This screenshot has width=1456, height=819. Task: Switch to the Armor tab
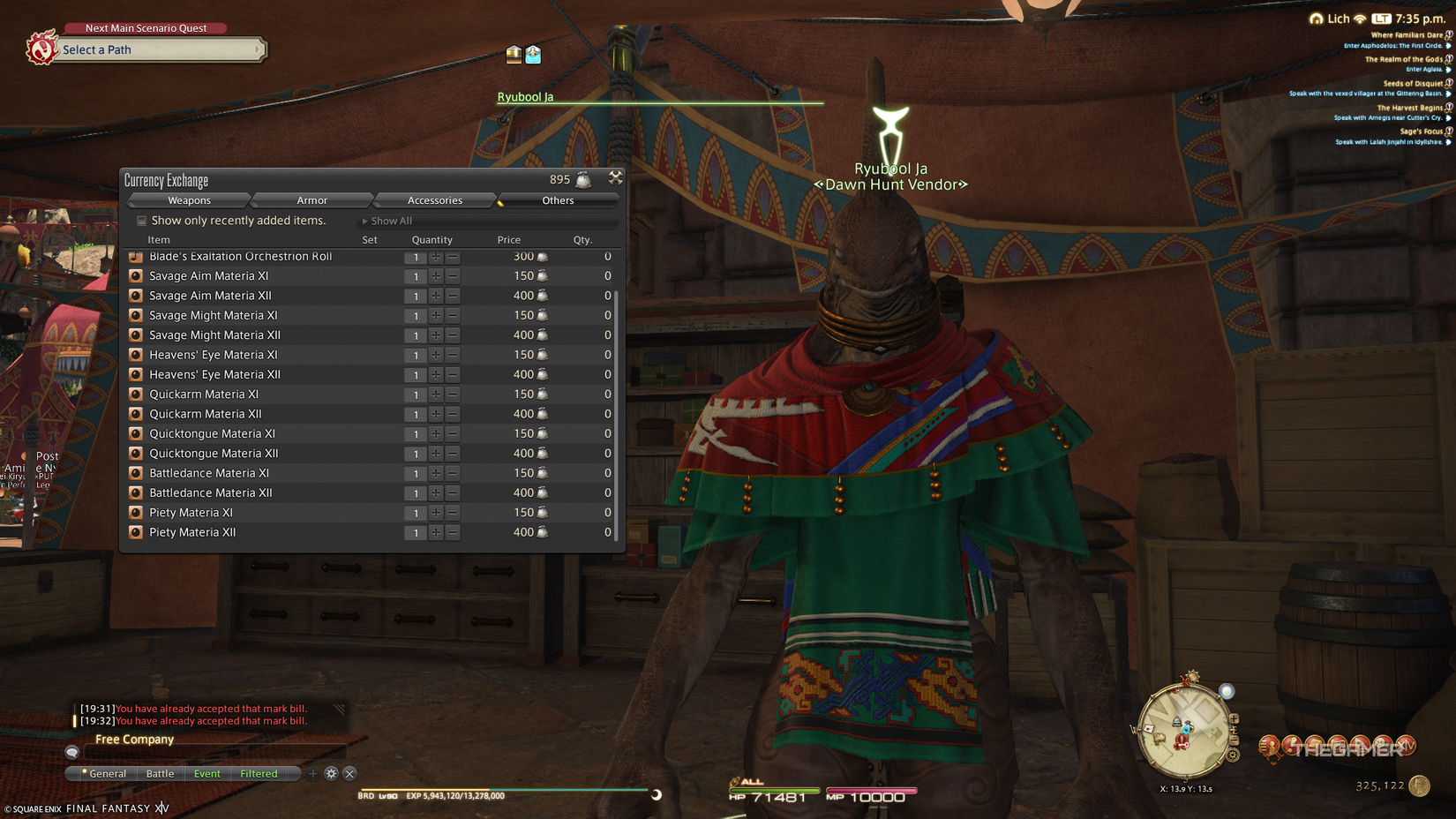point(311,200)
